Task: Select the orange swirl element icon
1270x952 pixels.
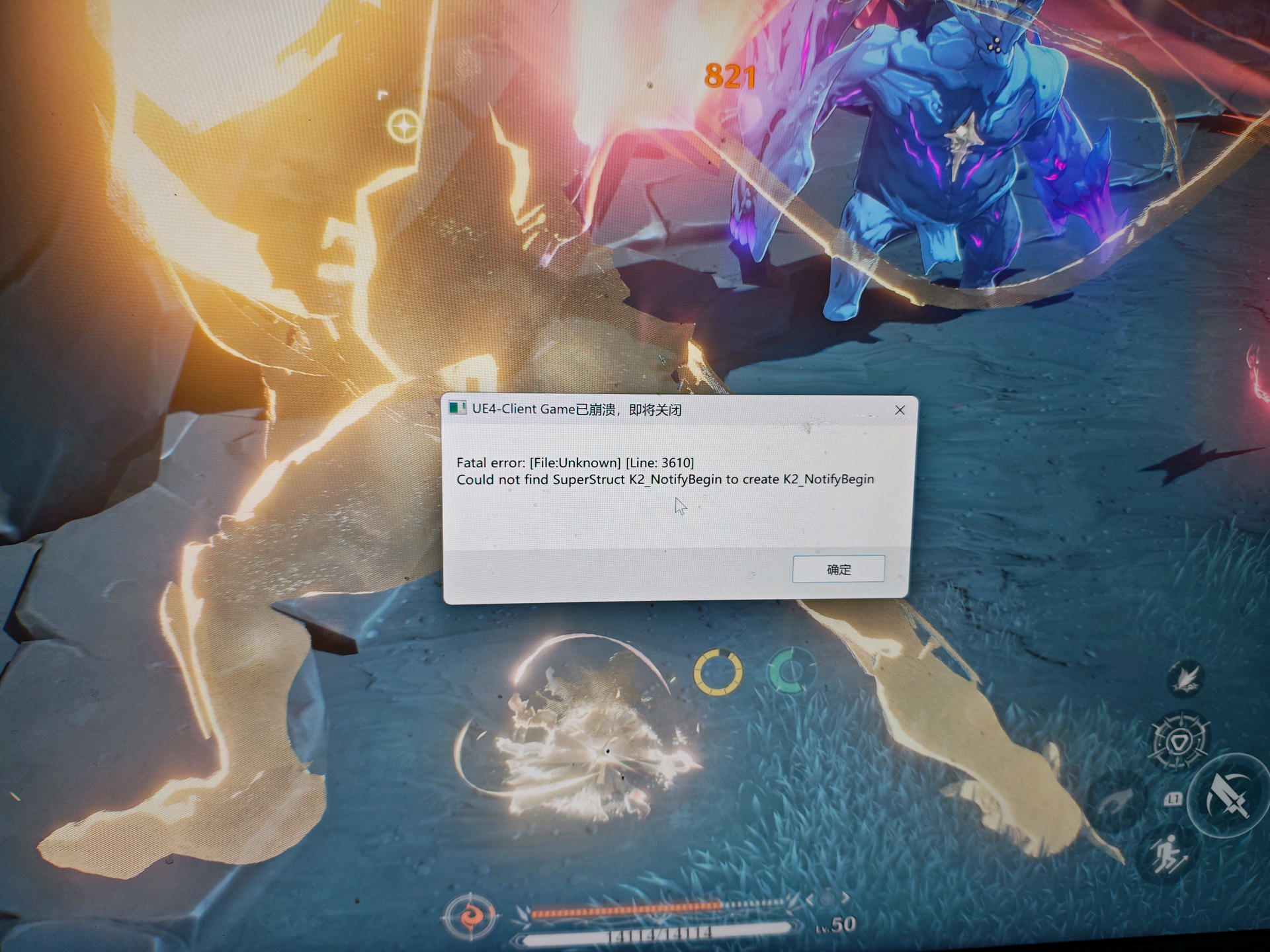Action: [x=470, y=917]
